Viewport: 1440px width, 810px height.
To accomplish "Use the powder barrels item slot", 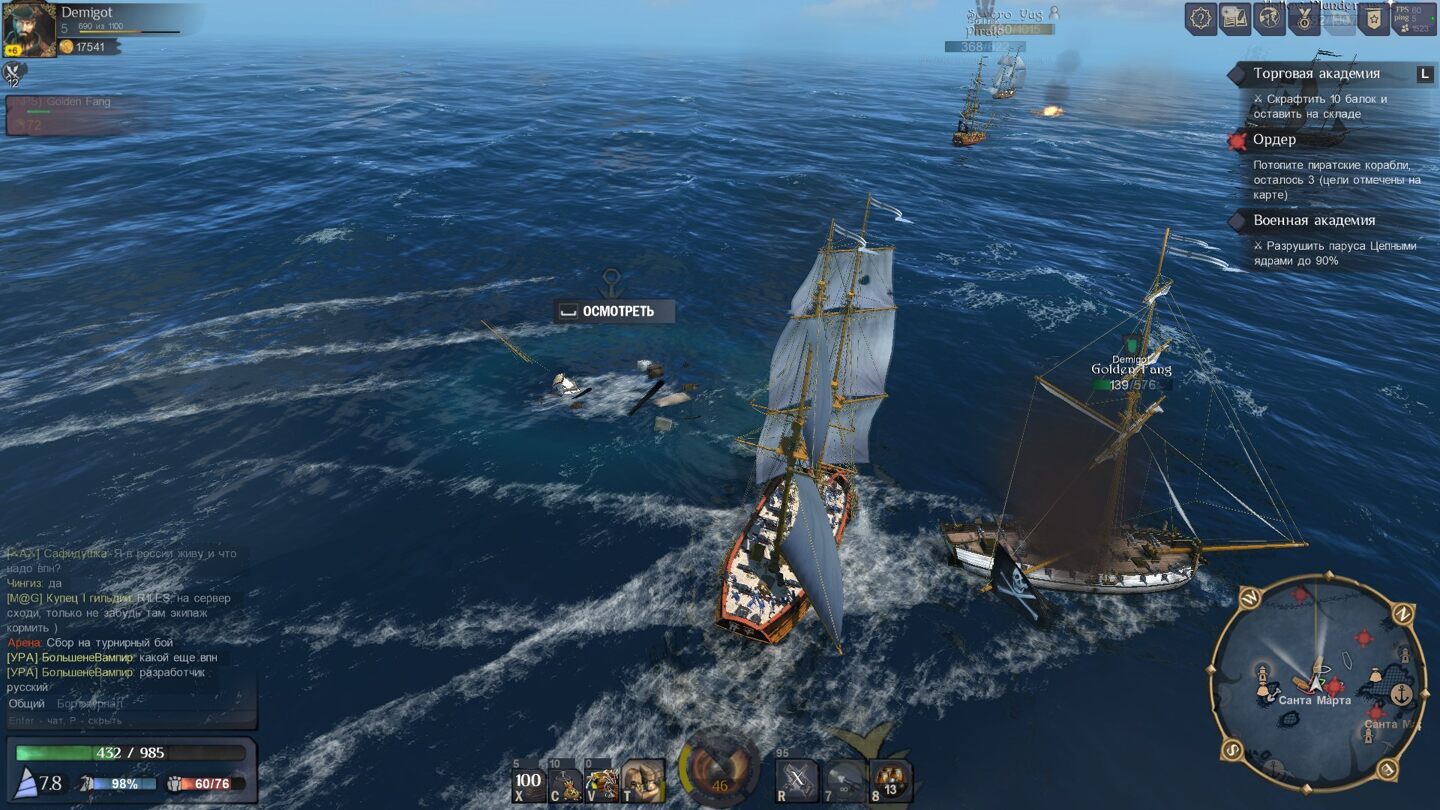I will tap(890, 781).
